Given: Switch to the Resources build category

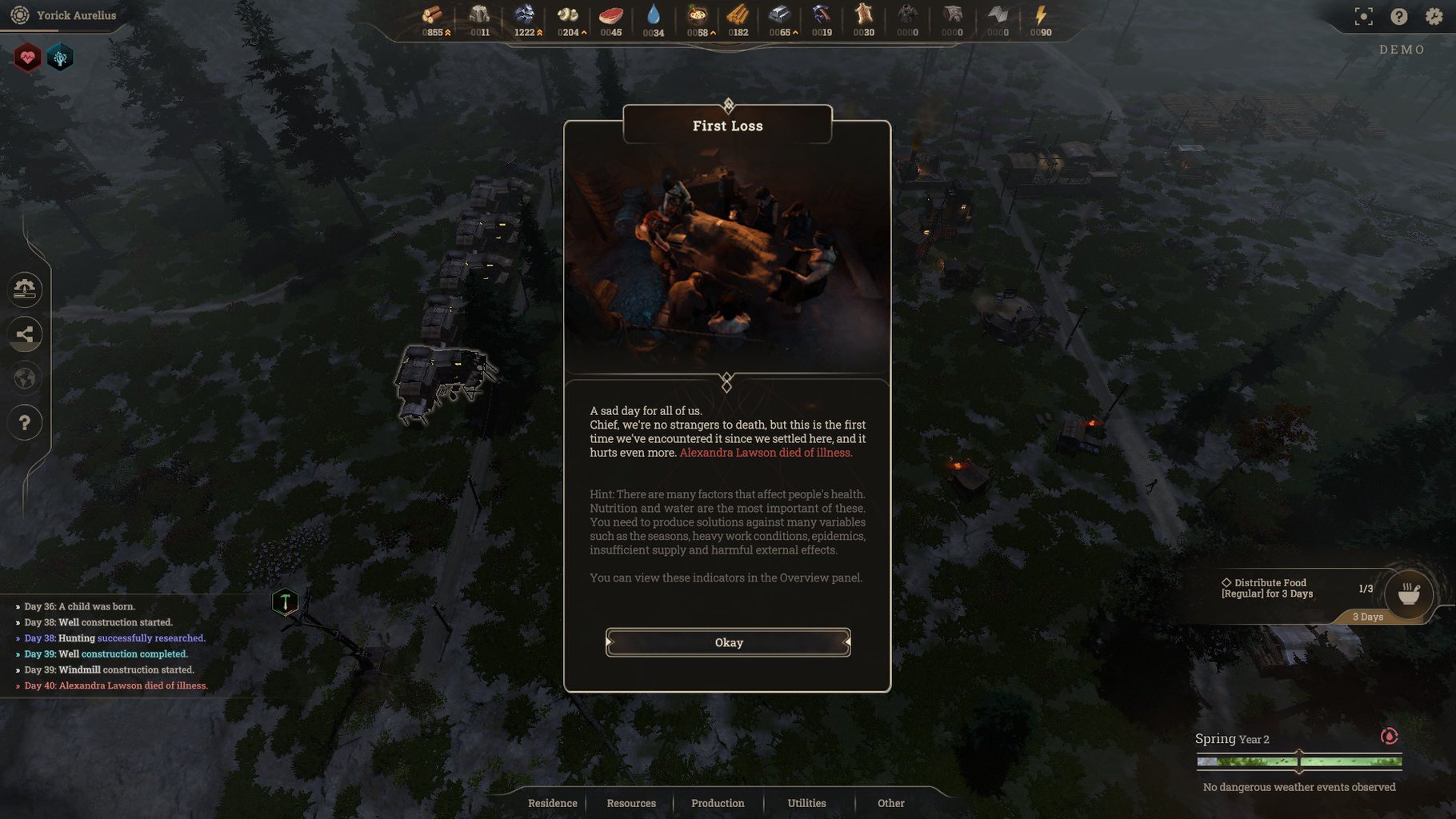Looking at the screenshot, I should [x=630, y=803].
